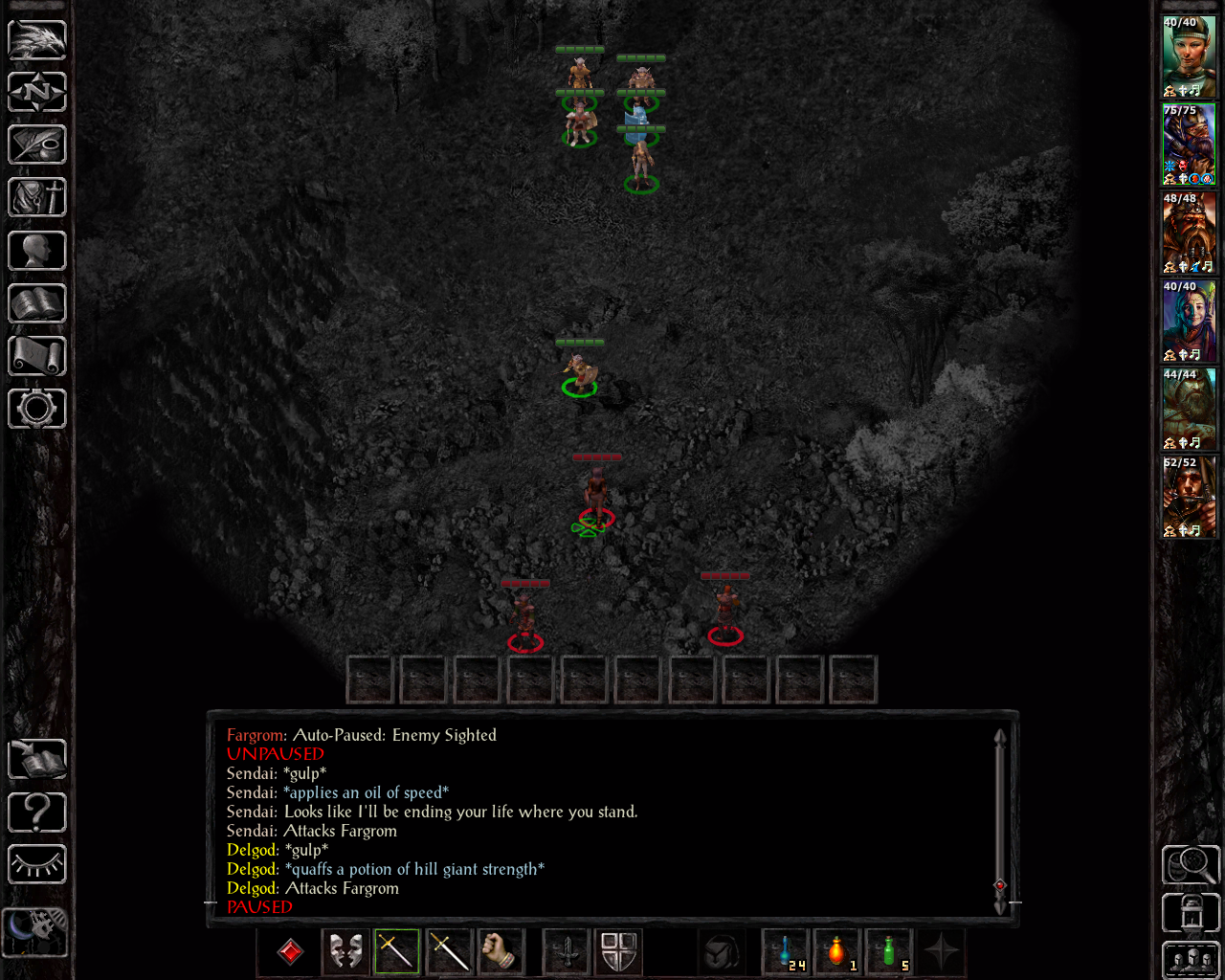Open the options gear button
The width and height of the screenshot is (1225, 980).
pyautogui.click(x=37, y=409)
